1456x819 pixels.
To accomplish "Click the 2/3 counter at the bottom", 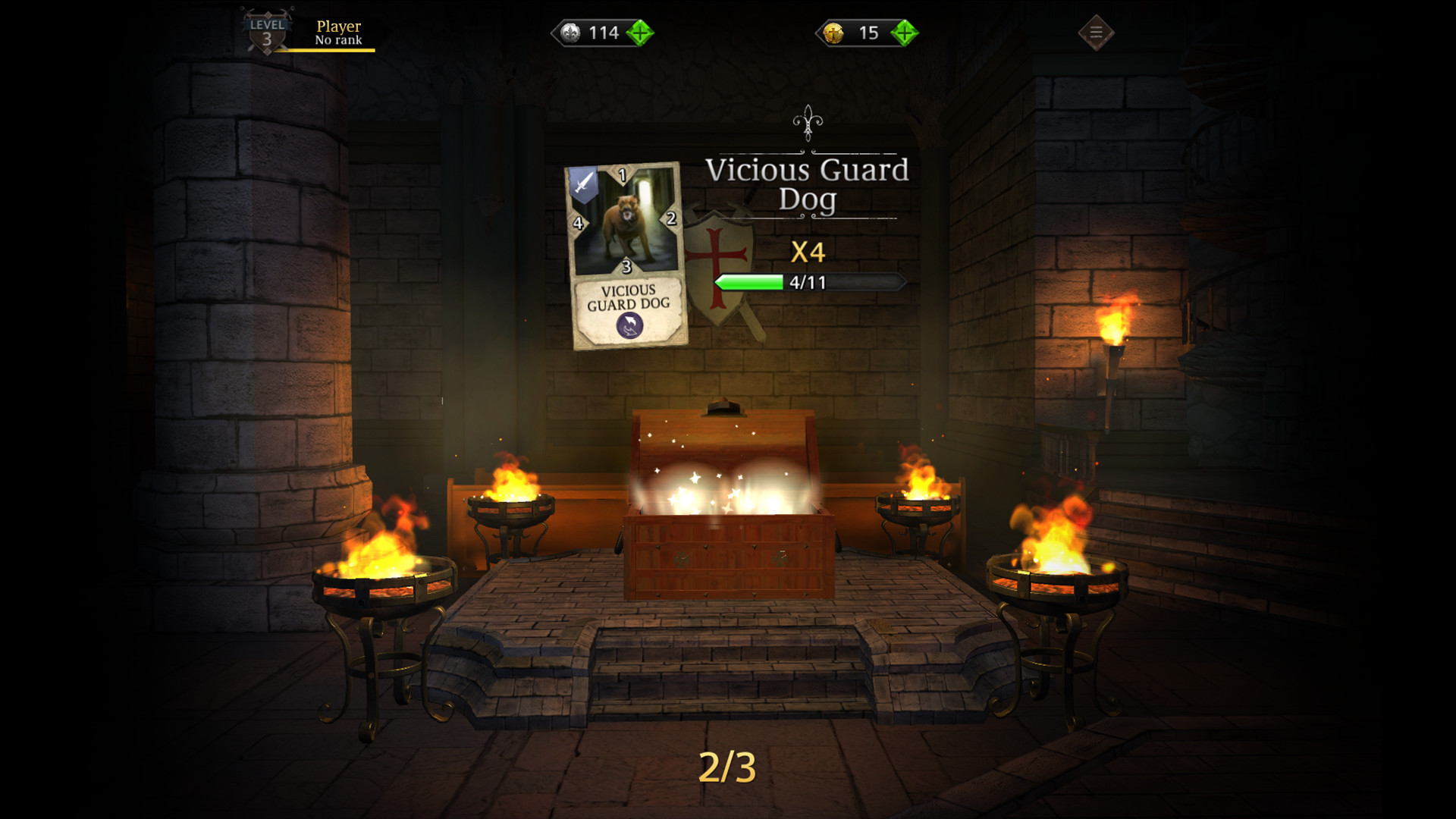I will (x=727, y=768).
